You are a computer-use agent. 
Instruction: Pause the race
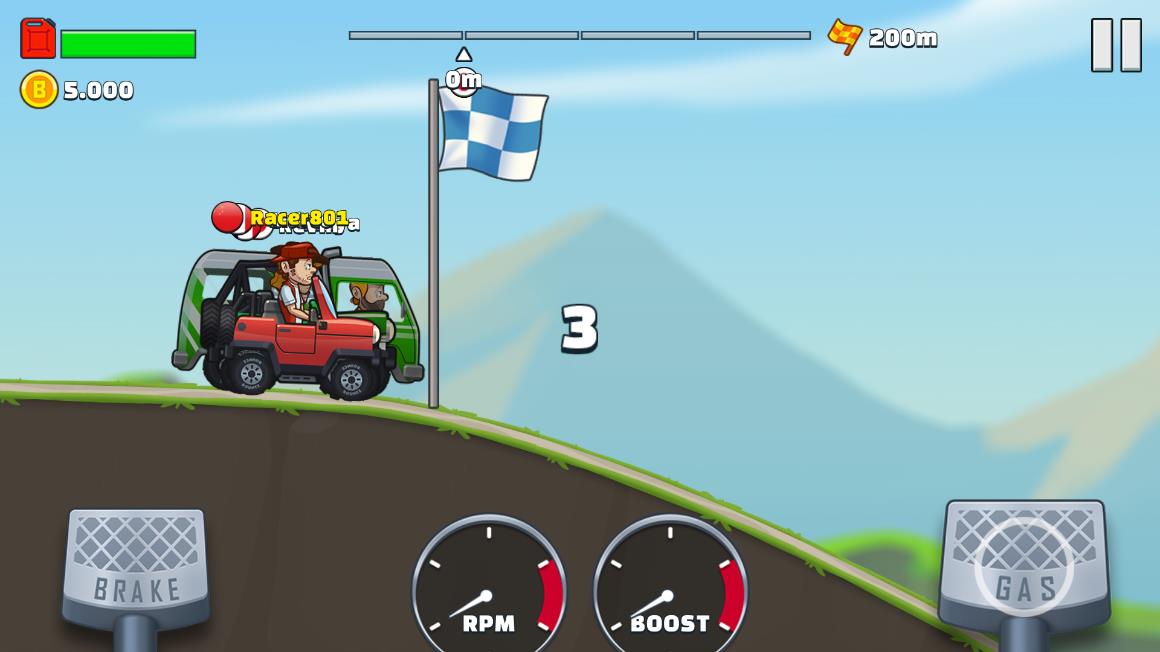pyautogui.click(x=1116, y=45)
